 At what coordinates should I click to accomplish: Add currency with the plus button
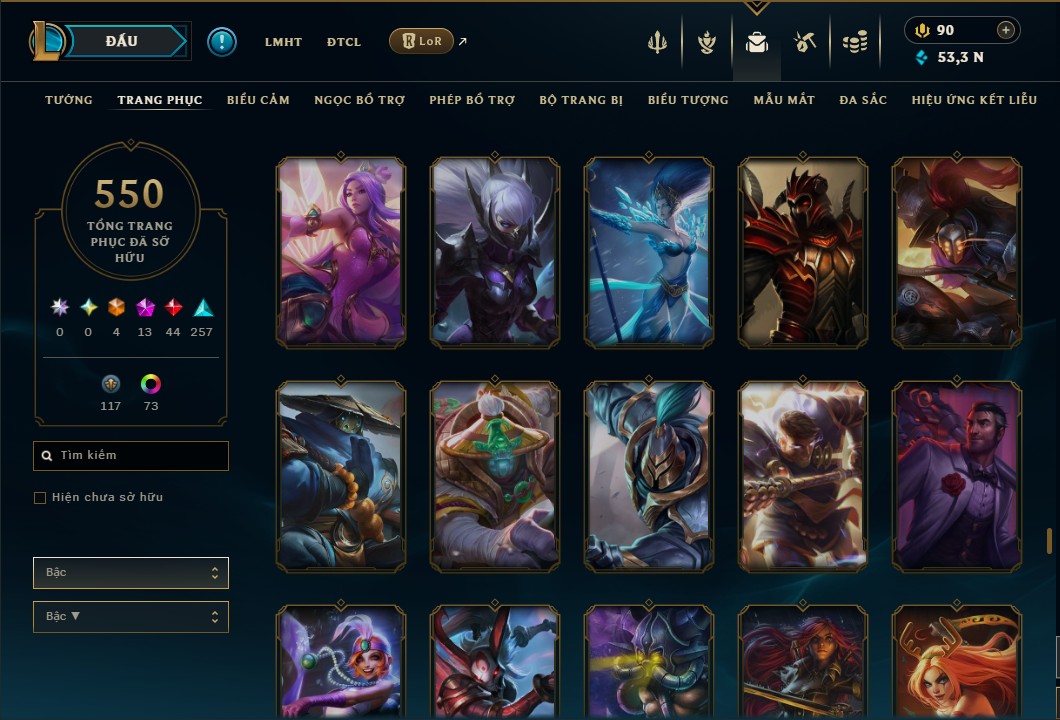(x=1006, y=30)
